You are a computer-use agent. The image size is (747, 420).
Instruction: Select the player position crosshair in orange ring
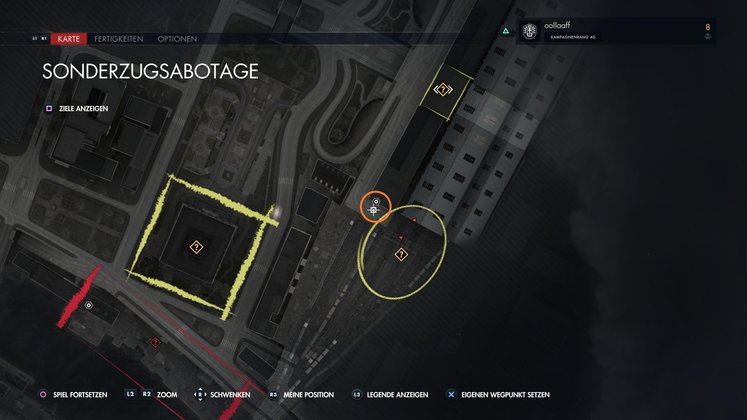(375, 208)
